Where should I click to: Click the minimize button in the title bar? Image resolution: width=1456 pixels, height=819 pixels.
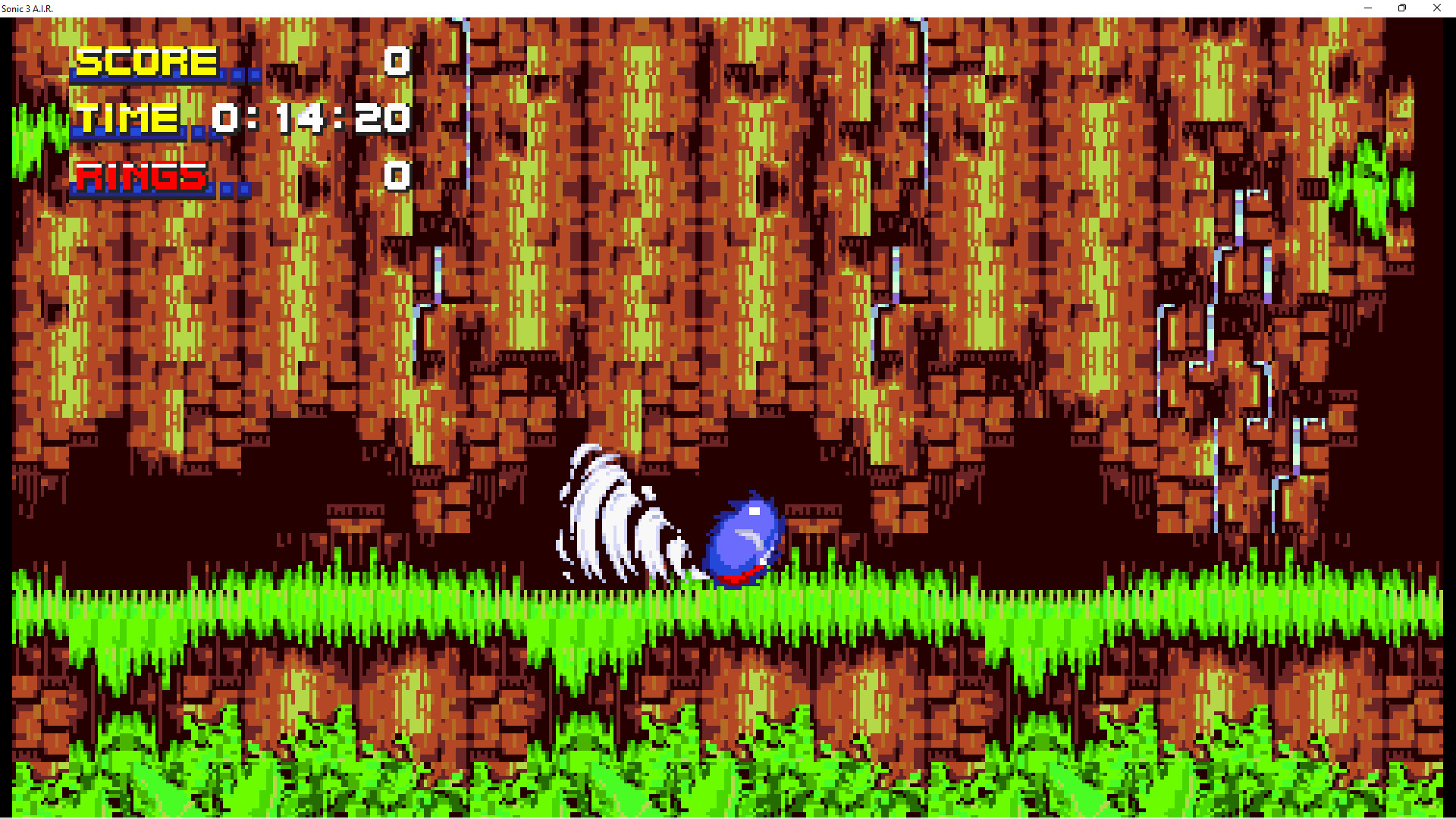tap(1367, 8)
